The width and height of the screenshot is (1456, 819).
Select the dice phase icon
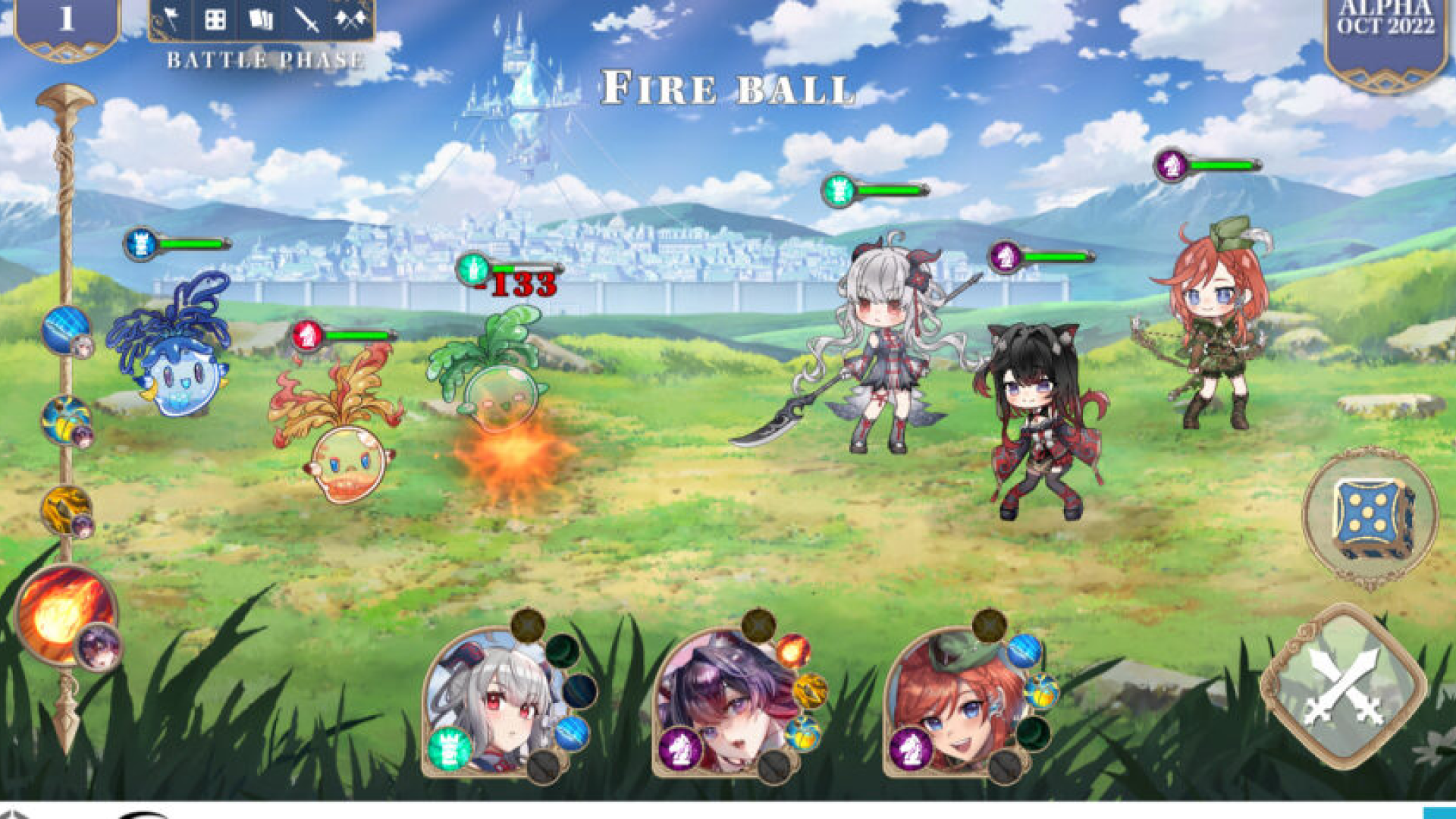click(x=215, y=20)
